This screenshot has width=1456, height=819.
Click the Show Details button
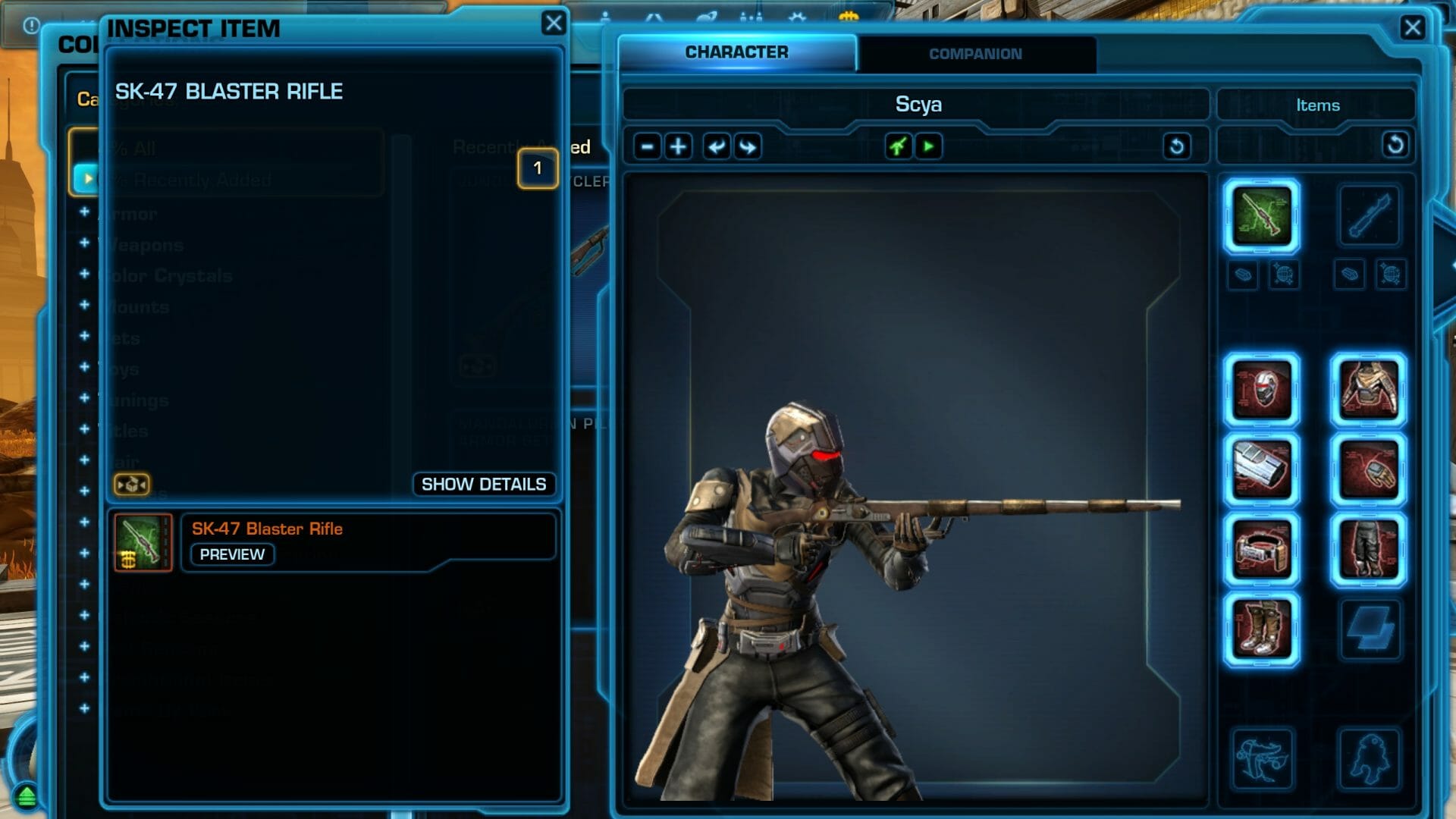pyautogui.click(x=483, y=484)
